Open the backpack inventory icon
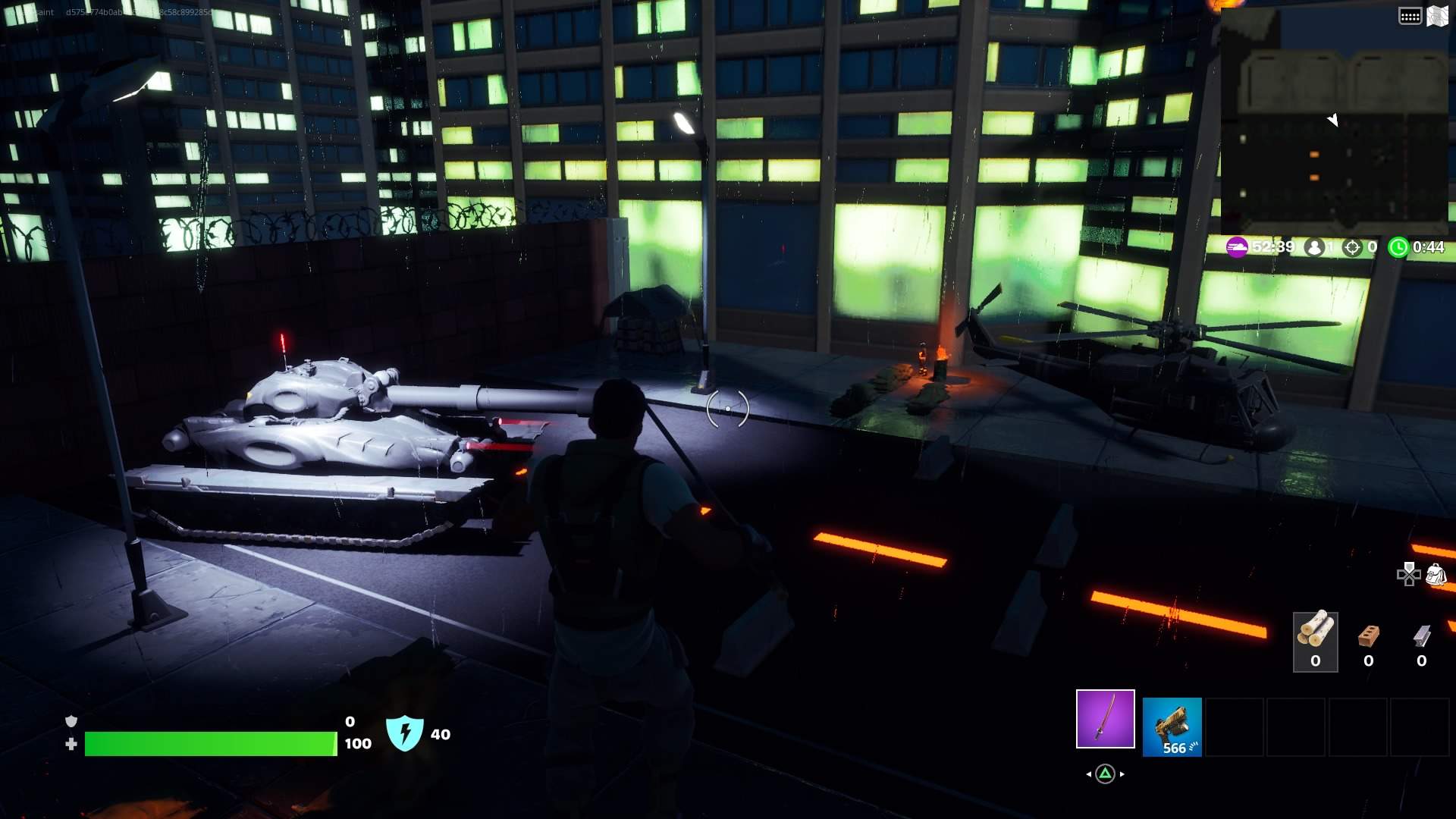This screenshot has width=1456, height=819. pos(1437,575)
